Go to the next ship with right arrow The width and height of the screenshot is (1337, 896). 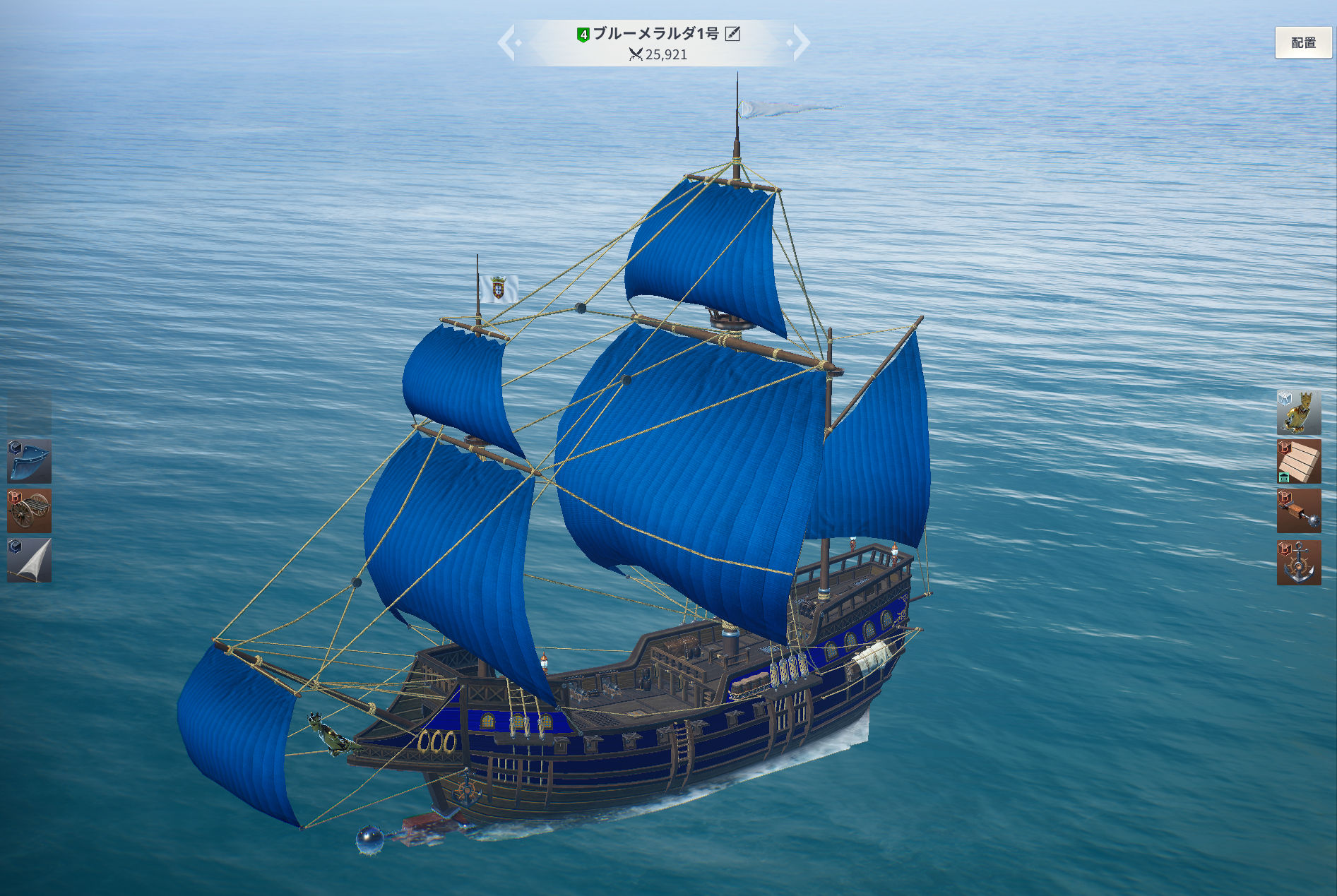tap(800, 42)
